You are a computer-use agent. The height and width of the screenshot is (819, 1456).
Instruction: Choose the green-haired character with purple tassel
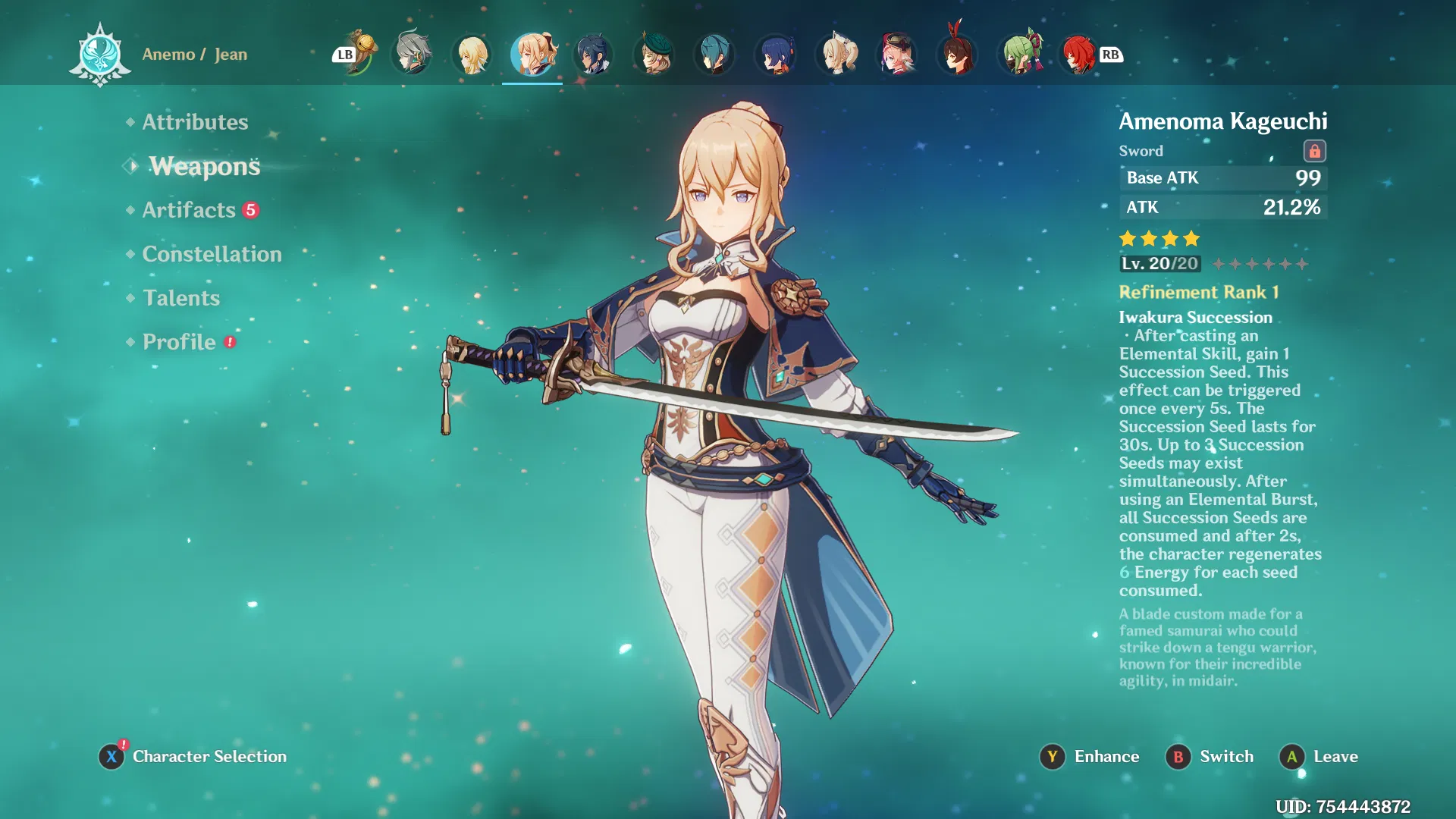1019,55
